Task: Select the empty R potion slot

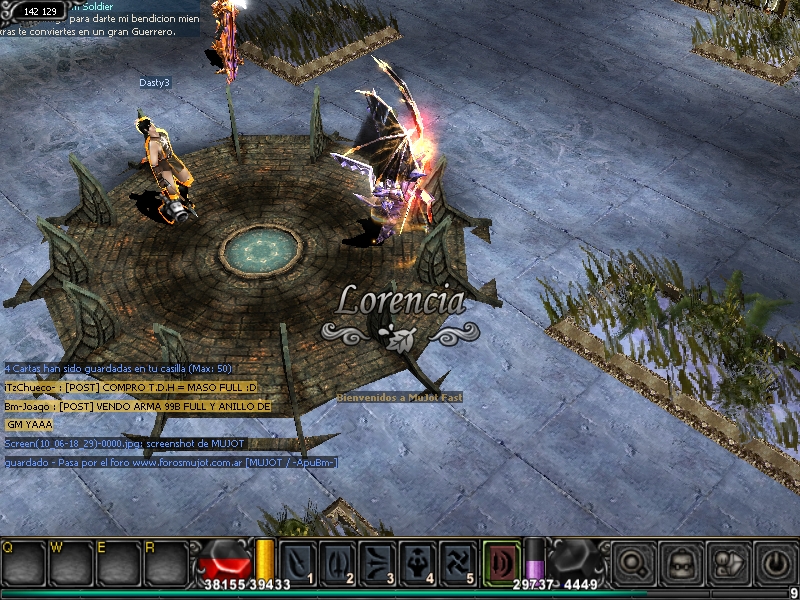Action: pos(164,563)
